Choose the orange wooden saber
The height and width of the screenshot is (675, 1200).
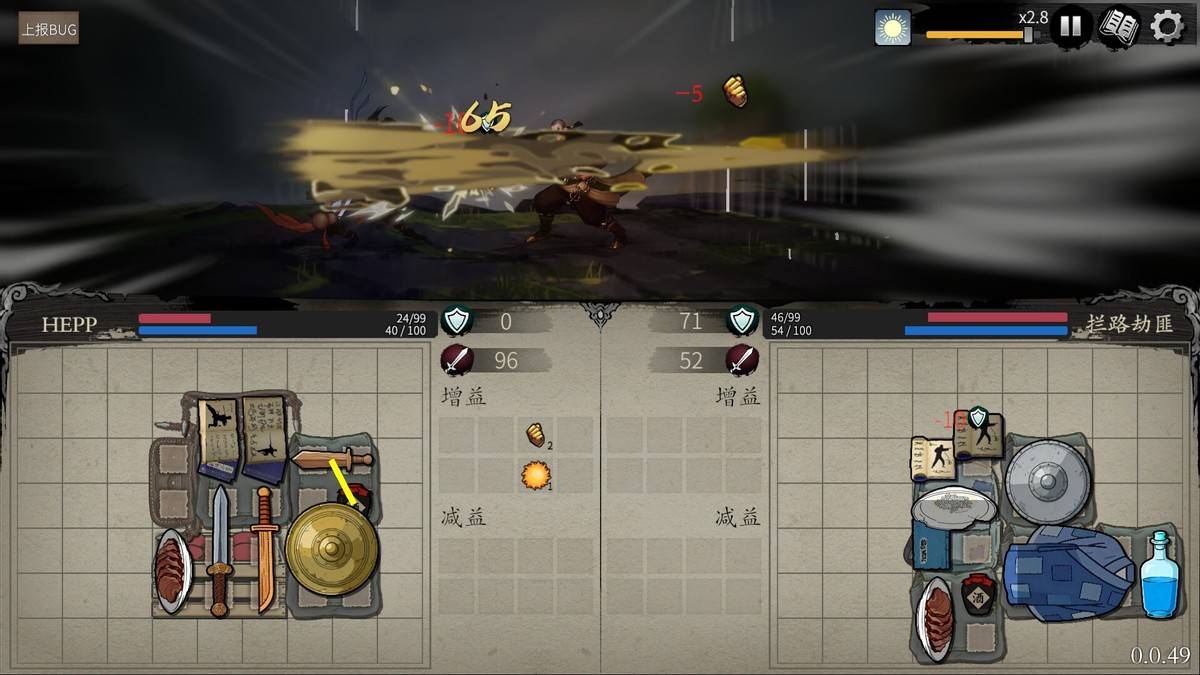[x=263, y=547]
